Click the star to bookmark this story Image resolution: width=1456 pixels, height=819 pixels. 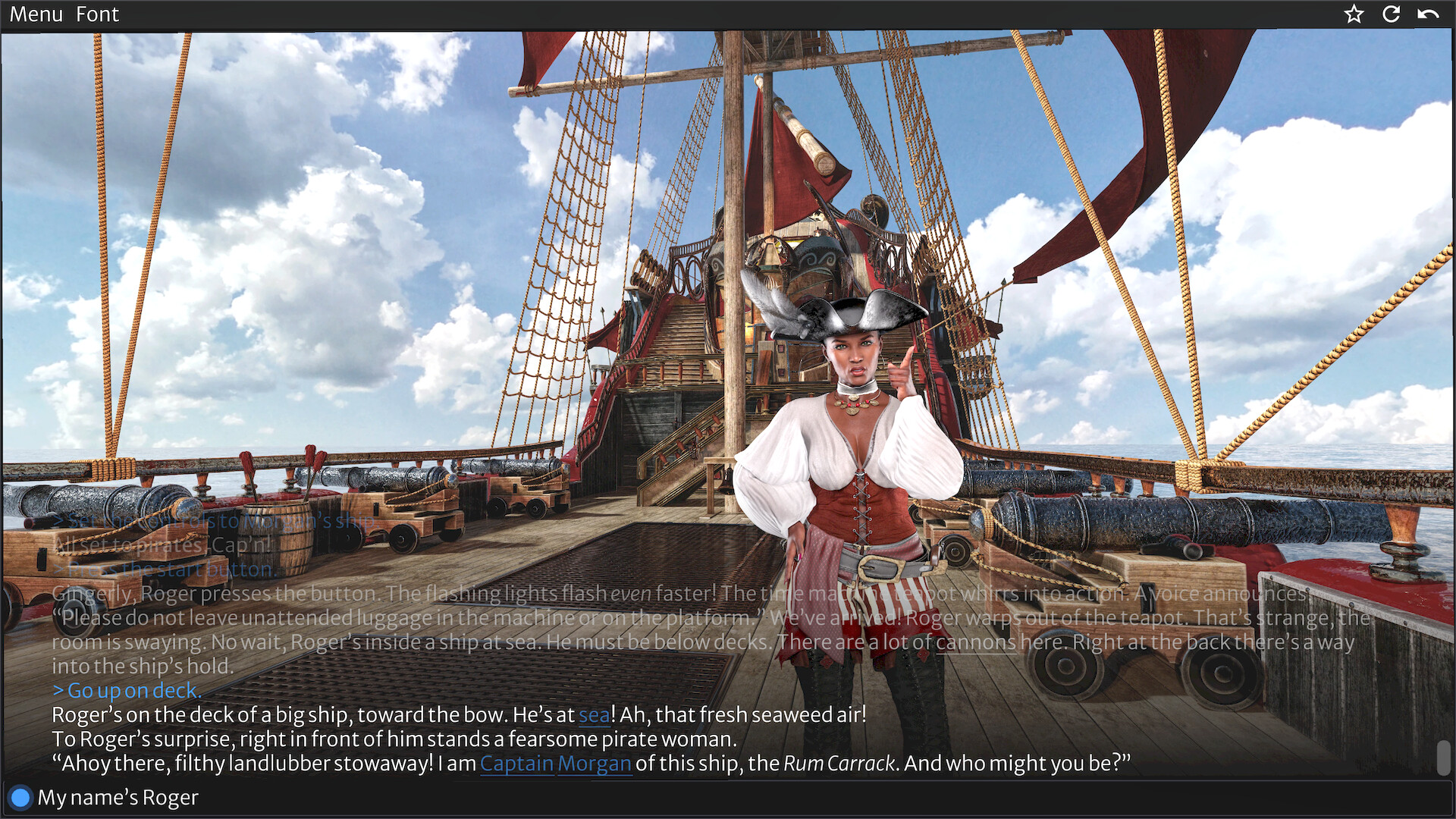tap(1353, 14)
